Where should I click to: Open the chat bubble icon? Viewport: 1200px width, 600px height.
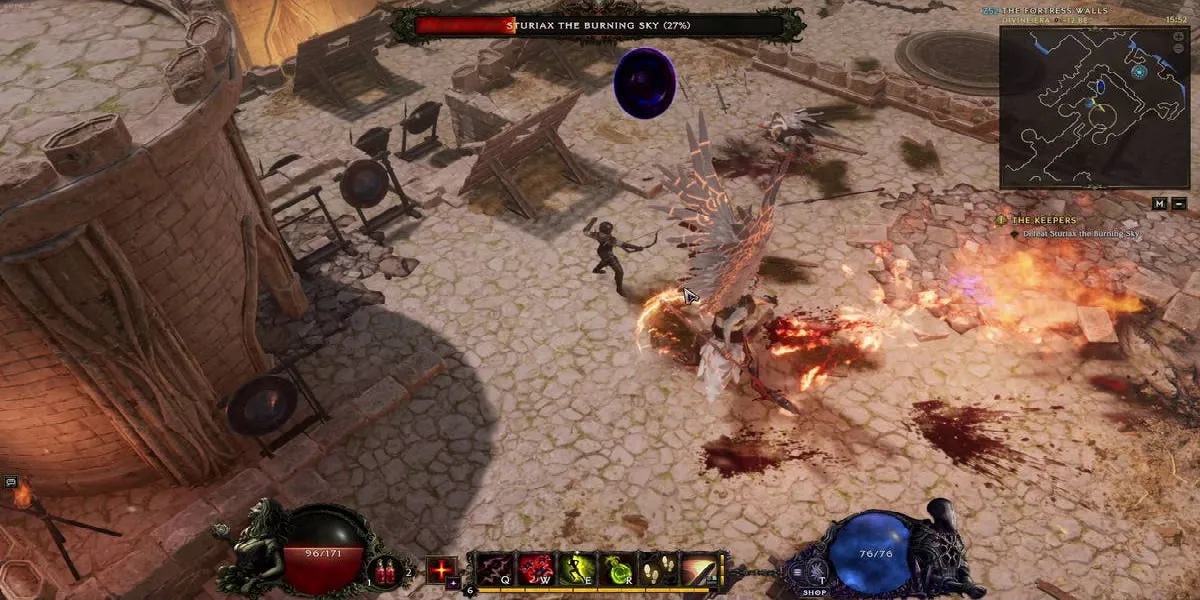pos(11,482)
